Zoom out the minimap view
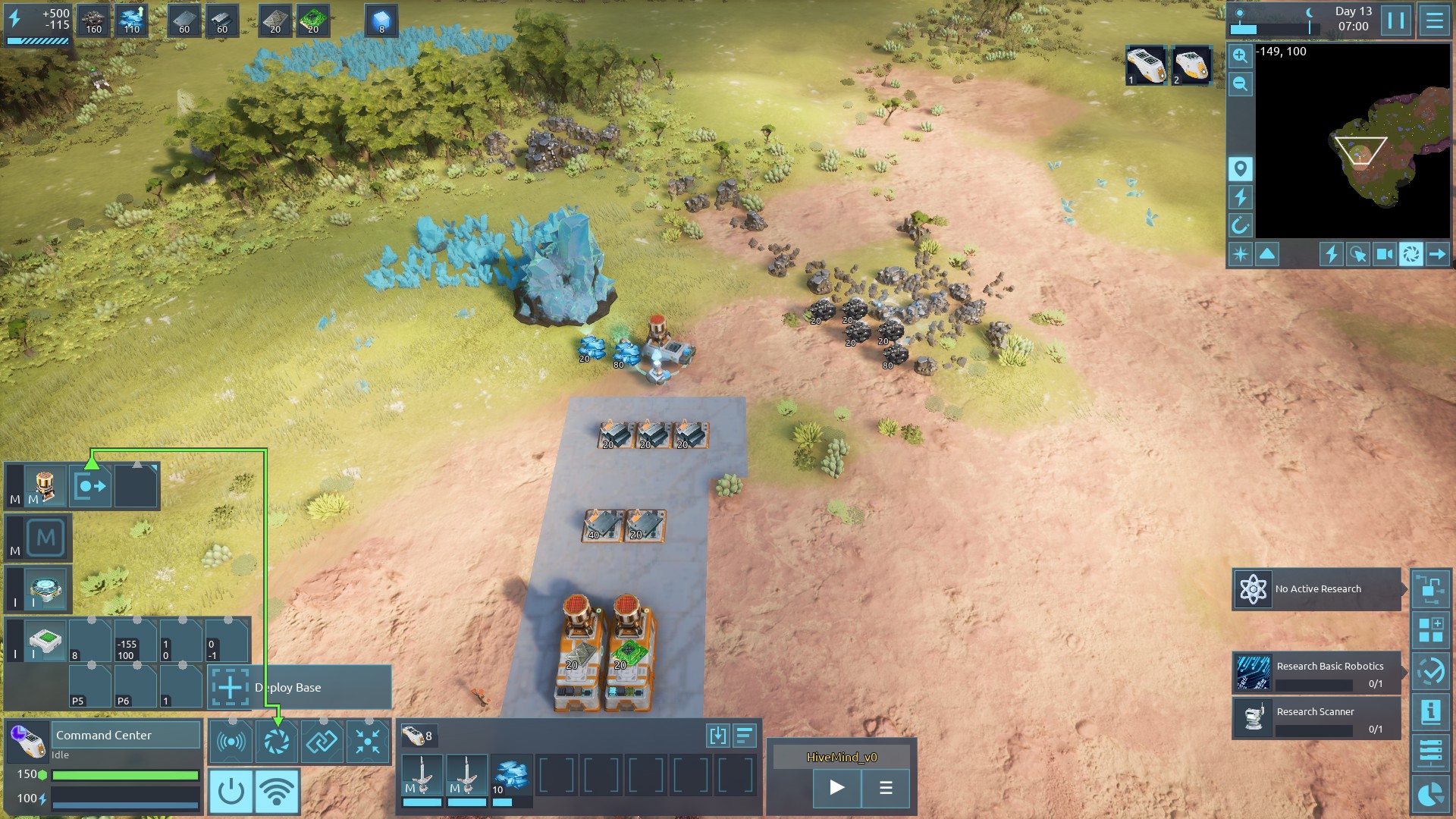 pyautogui.click(x=1240, y=84)
